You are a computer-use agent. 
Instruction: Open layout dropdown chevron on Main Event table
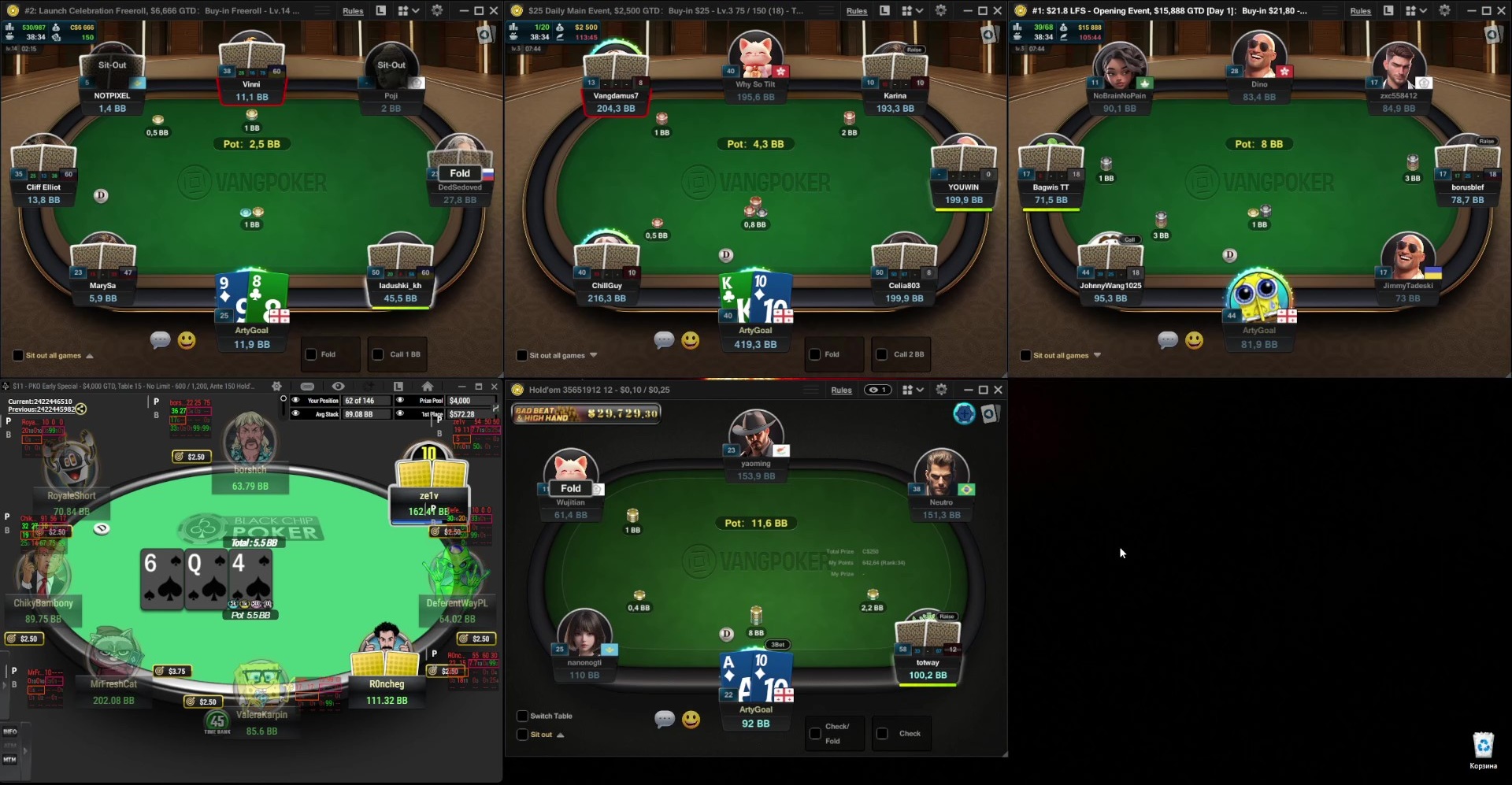click(921, 11)
